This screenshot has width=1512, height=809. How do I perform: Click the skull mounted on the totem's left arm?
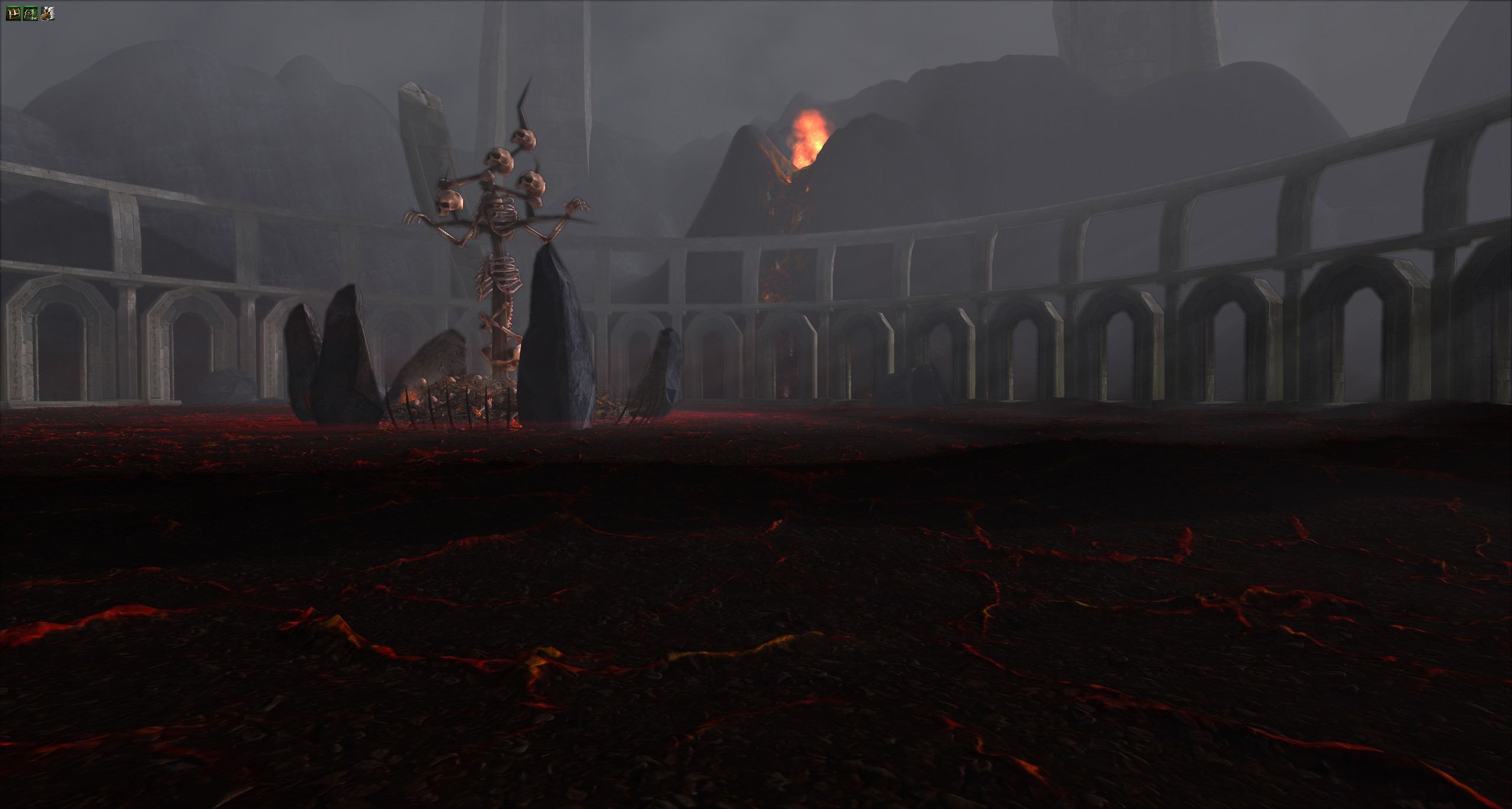(x=449, y=201)
